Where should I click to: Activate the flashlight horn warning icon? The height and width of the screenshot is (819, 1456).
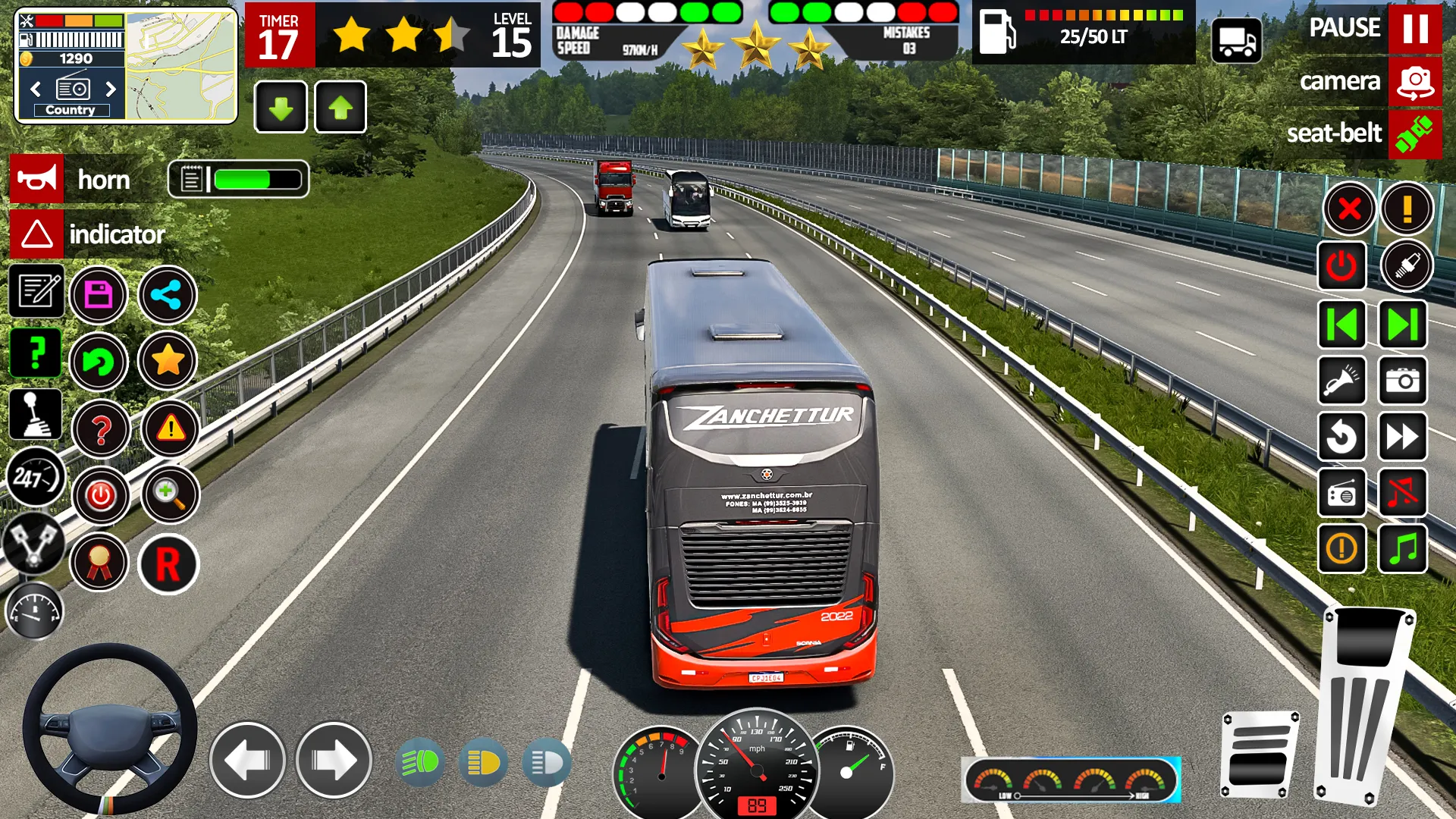point(1341,380)
